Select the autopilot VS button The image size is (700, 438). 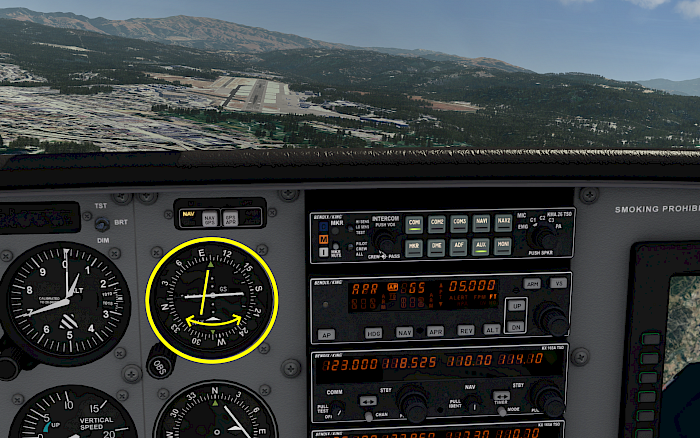coord(558,283)
